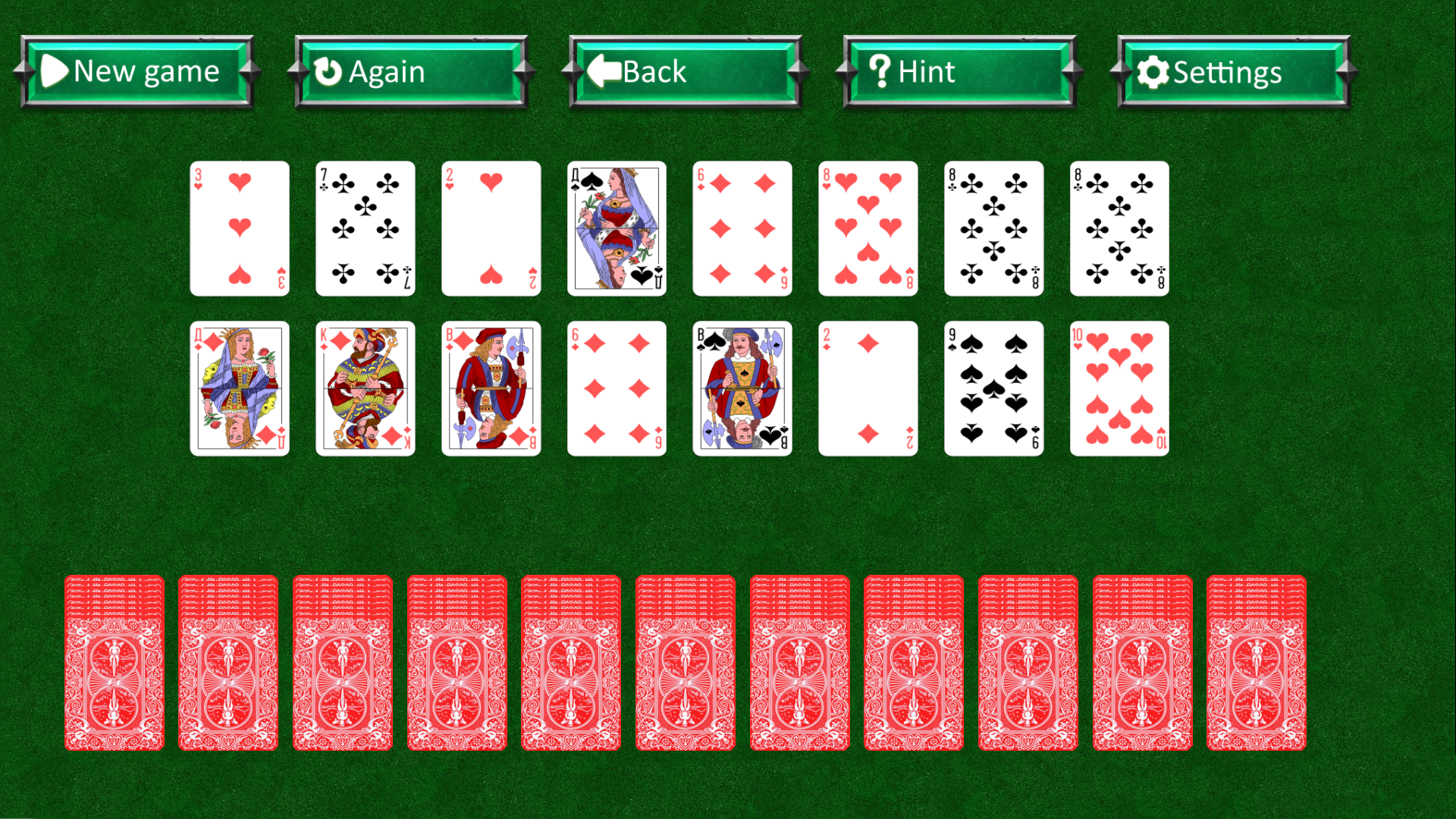Click the gear icon on Settings button
The image size is (1456, 819).
point(1153,73)
